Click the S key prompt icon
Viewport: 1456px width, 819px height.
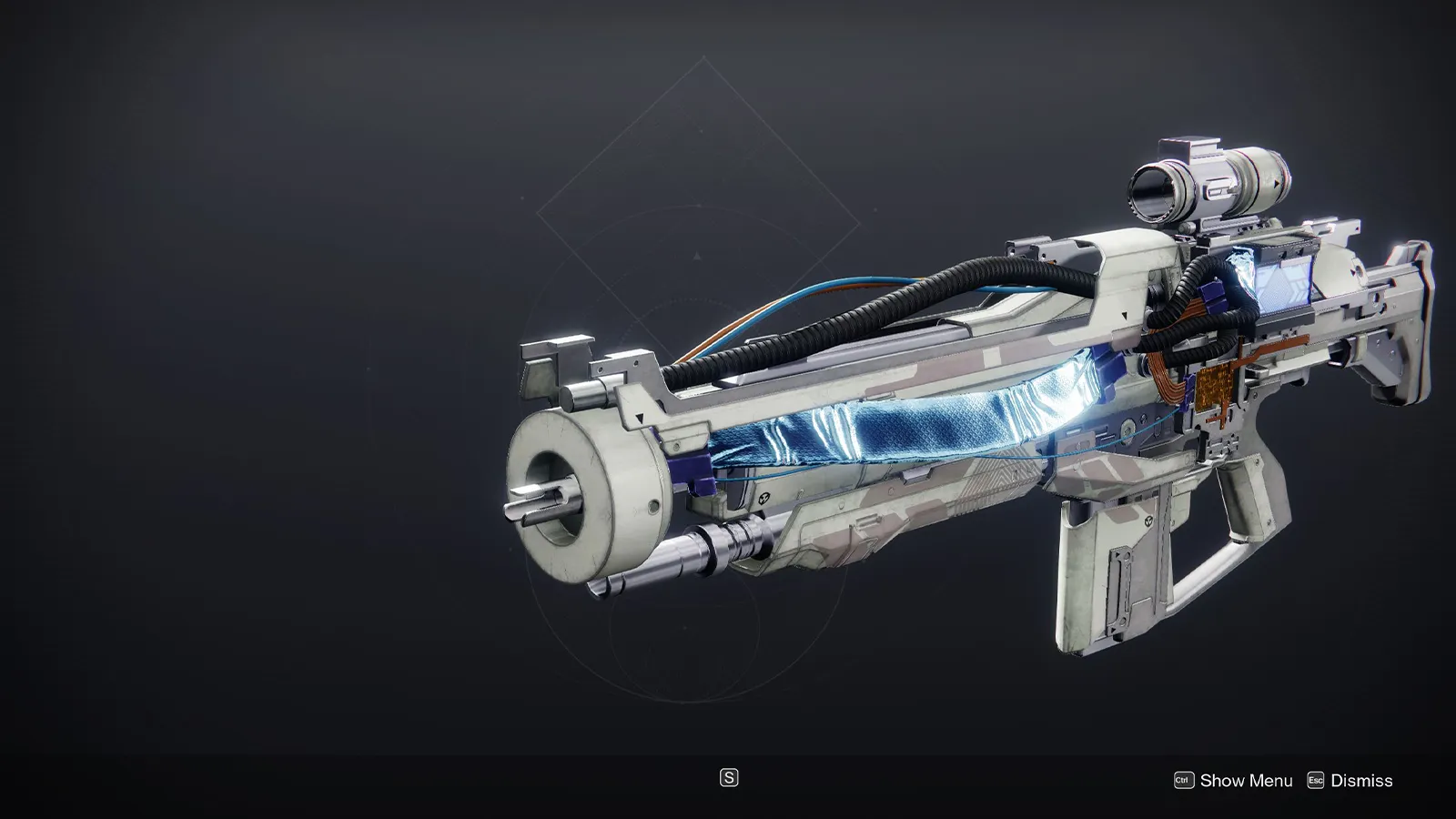pyautogui.click(x=728, y=779)
